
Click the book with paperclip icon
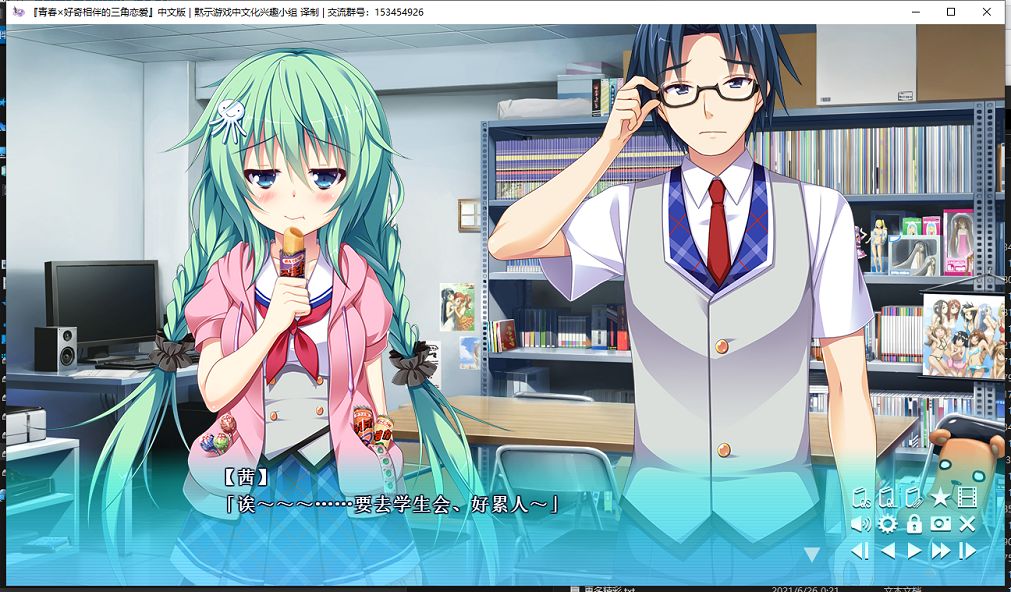click(912, 497)
